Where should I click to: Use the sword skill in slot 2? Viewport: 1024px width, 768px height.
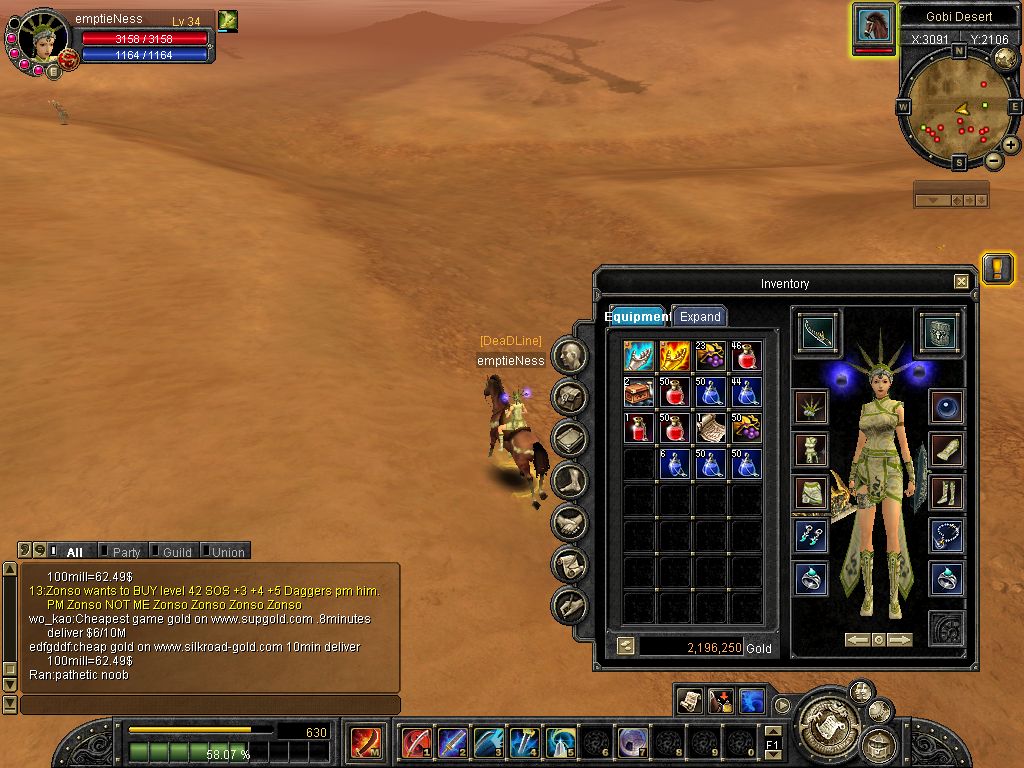[x=452, y=742]
